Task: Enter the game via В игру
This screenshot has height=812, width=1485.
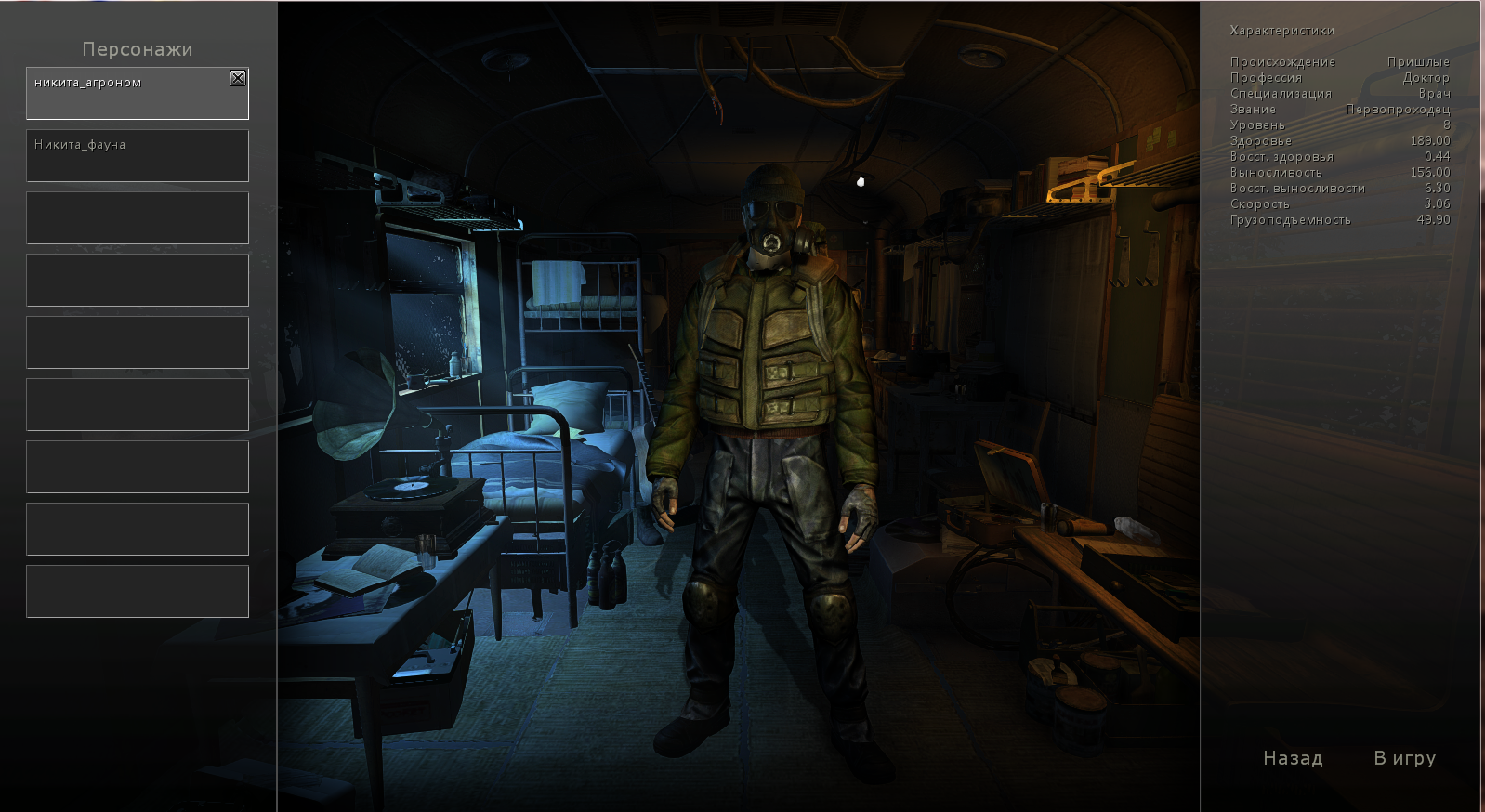Action: (x=1404, y=758)
